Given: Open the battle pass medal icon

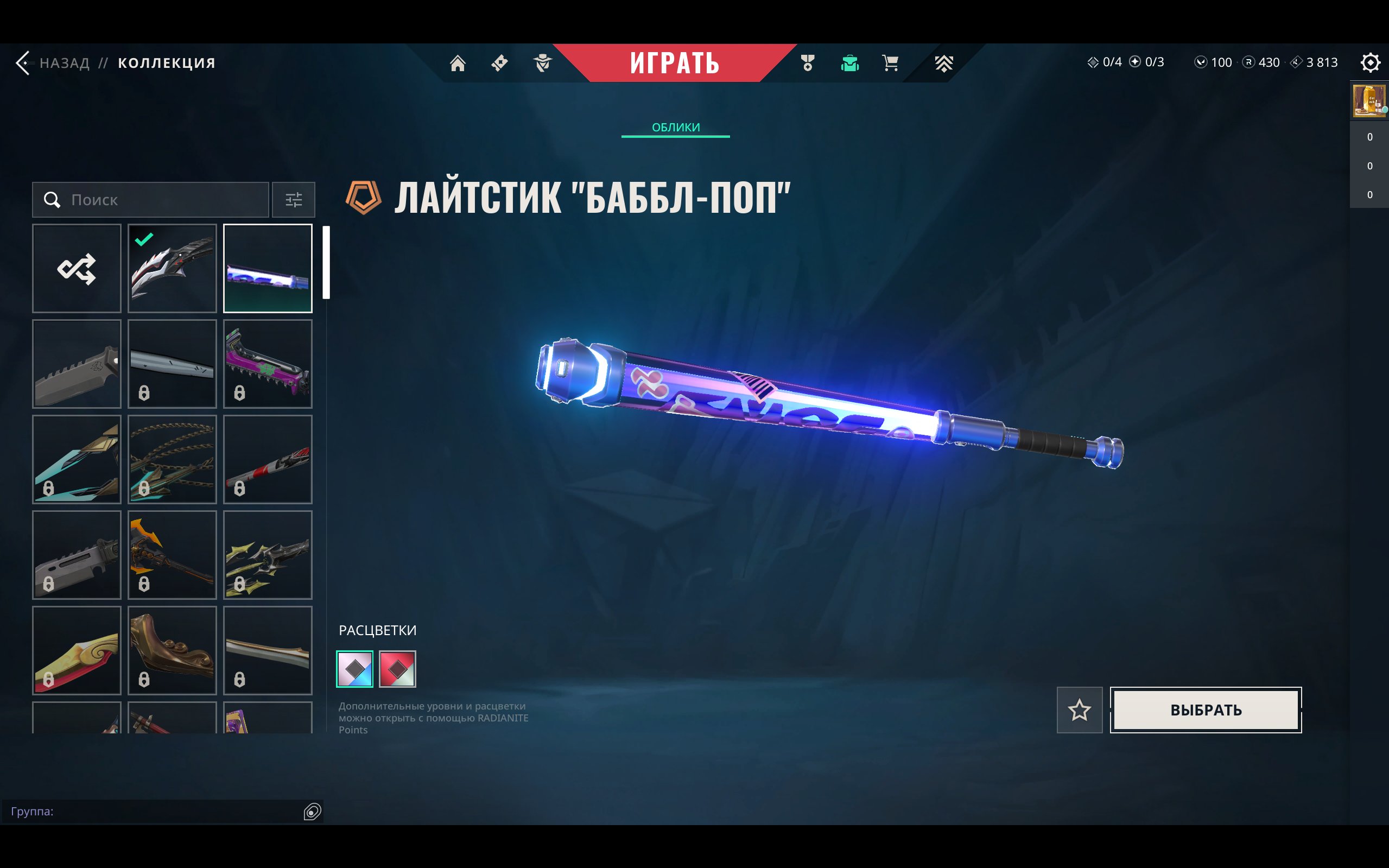Looking at the screenshot, I should 808,62.
